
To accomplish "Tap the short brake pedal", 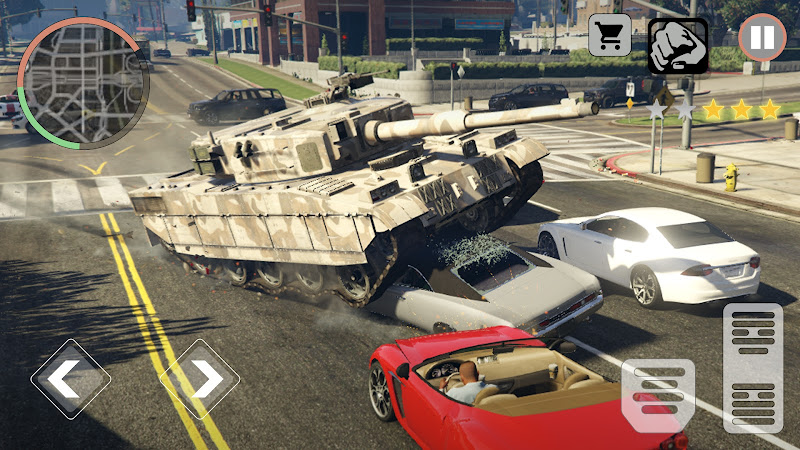I will 657,395.
